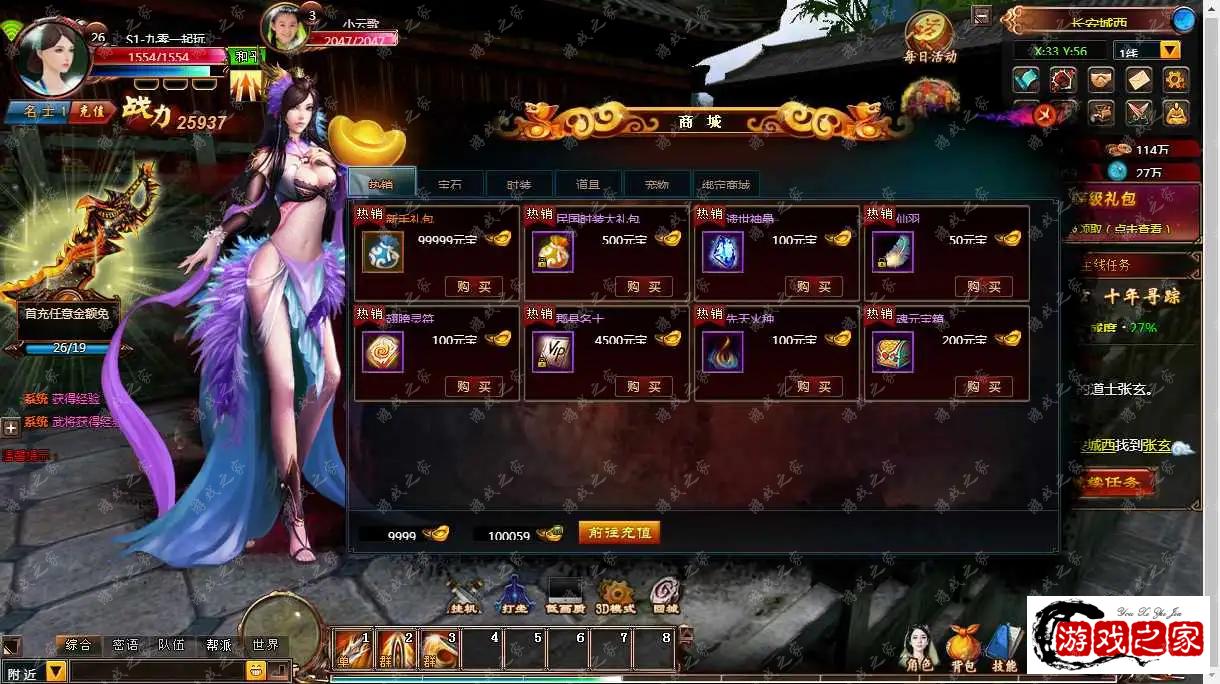The width and height of the screenshot is (1220, 684).
Task: Open the 时装 fashion tab
Action: pyautogui.click(x=518, y=184)
